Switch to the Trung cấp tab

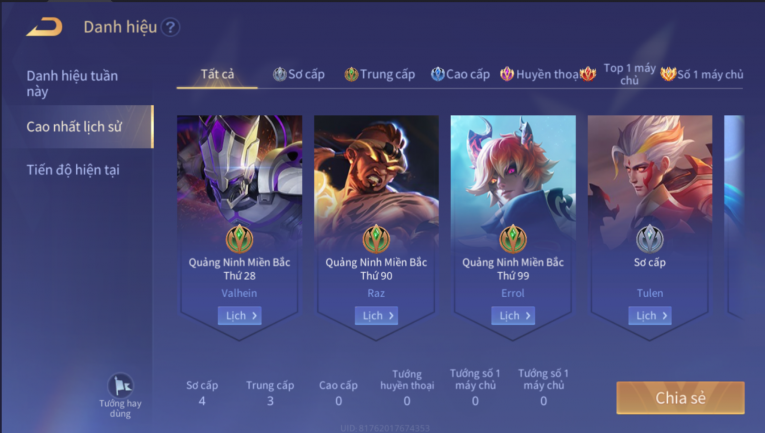[380, 74]
